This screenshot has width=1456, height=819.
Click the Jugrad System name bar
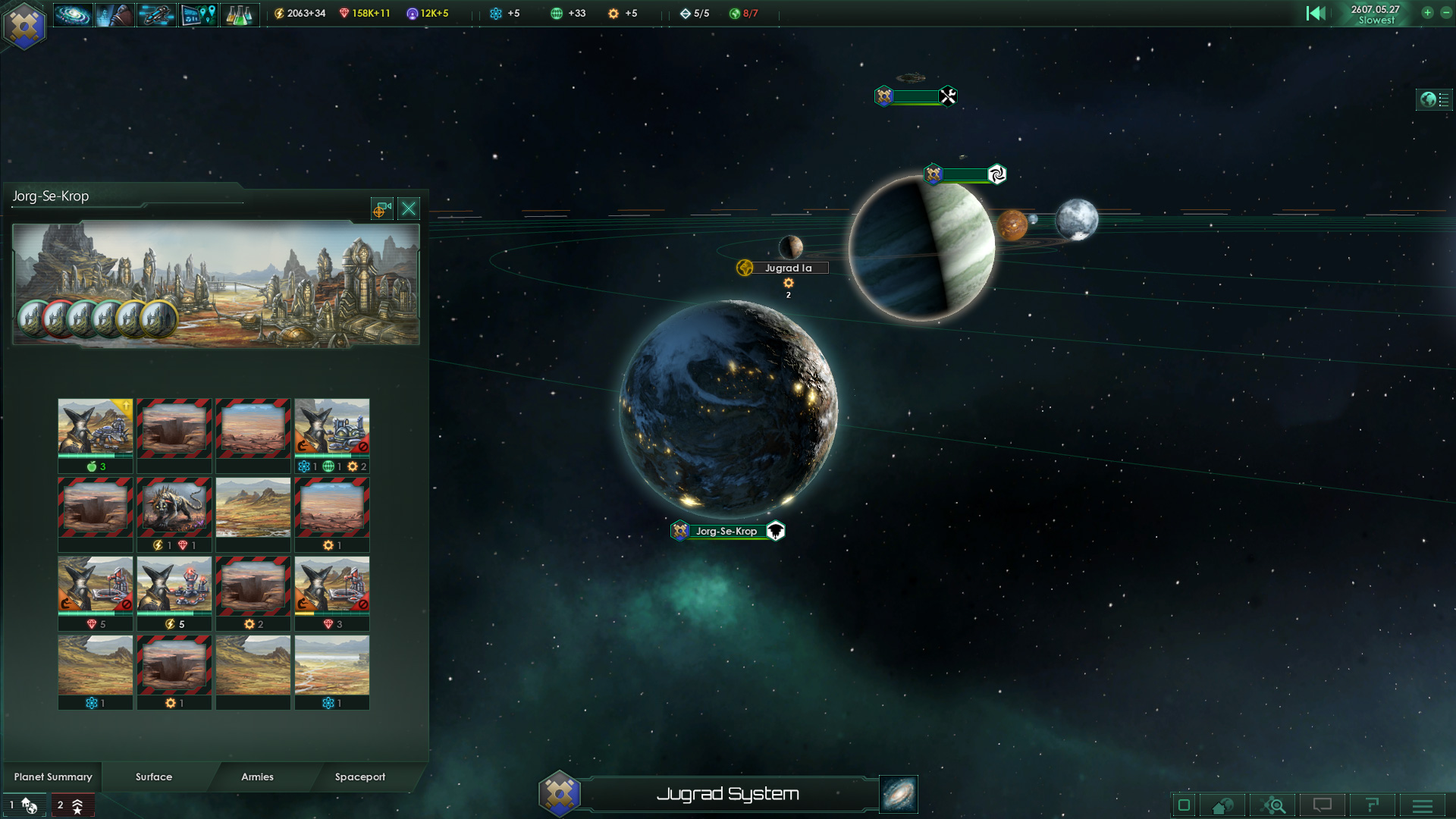[728, 794]
